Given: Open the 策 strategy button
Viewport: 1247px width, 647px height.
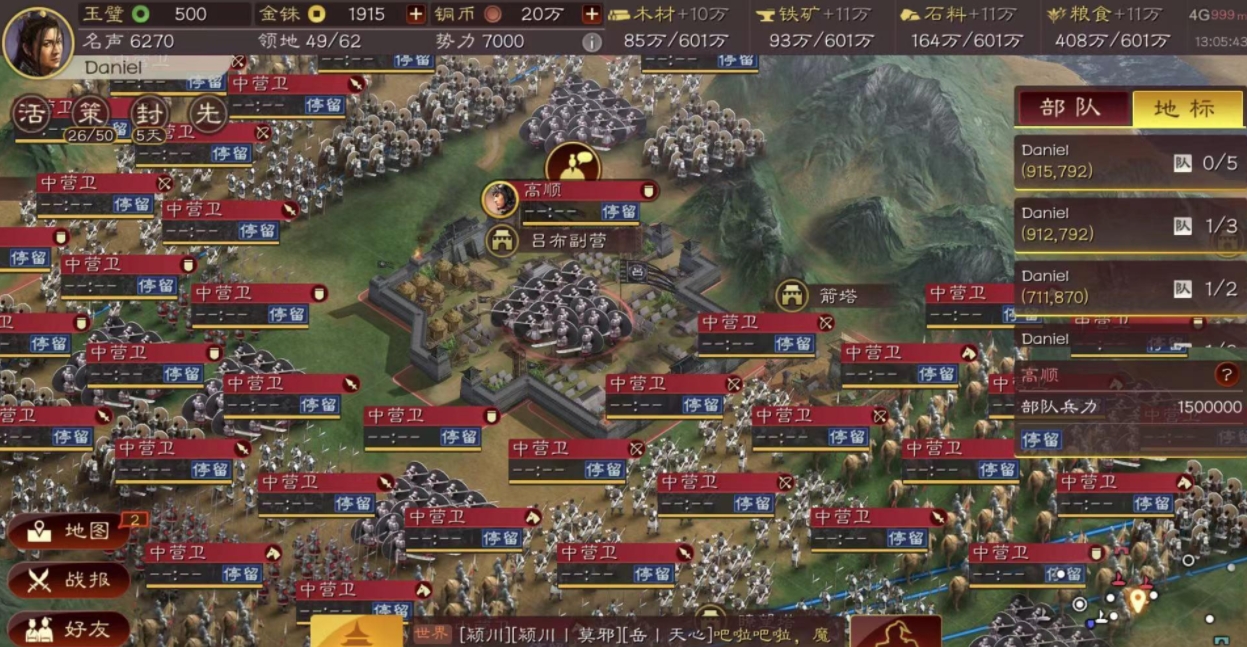Looking at the screenshot, I should (90, 115).
